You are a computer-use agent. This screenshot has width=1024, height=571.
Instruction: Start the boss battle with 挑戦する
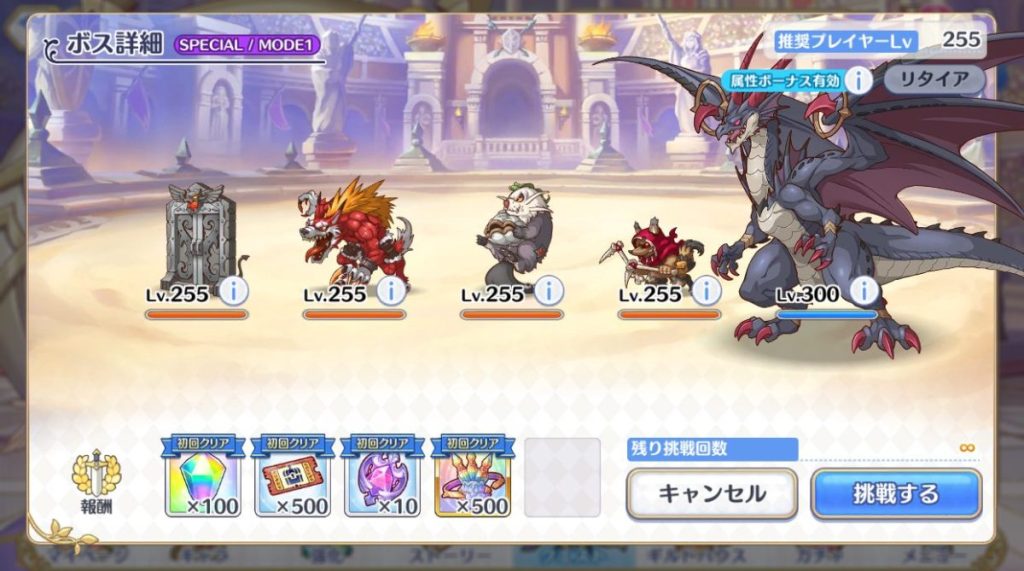pos(895,493)
